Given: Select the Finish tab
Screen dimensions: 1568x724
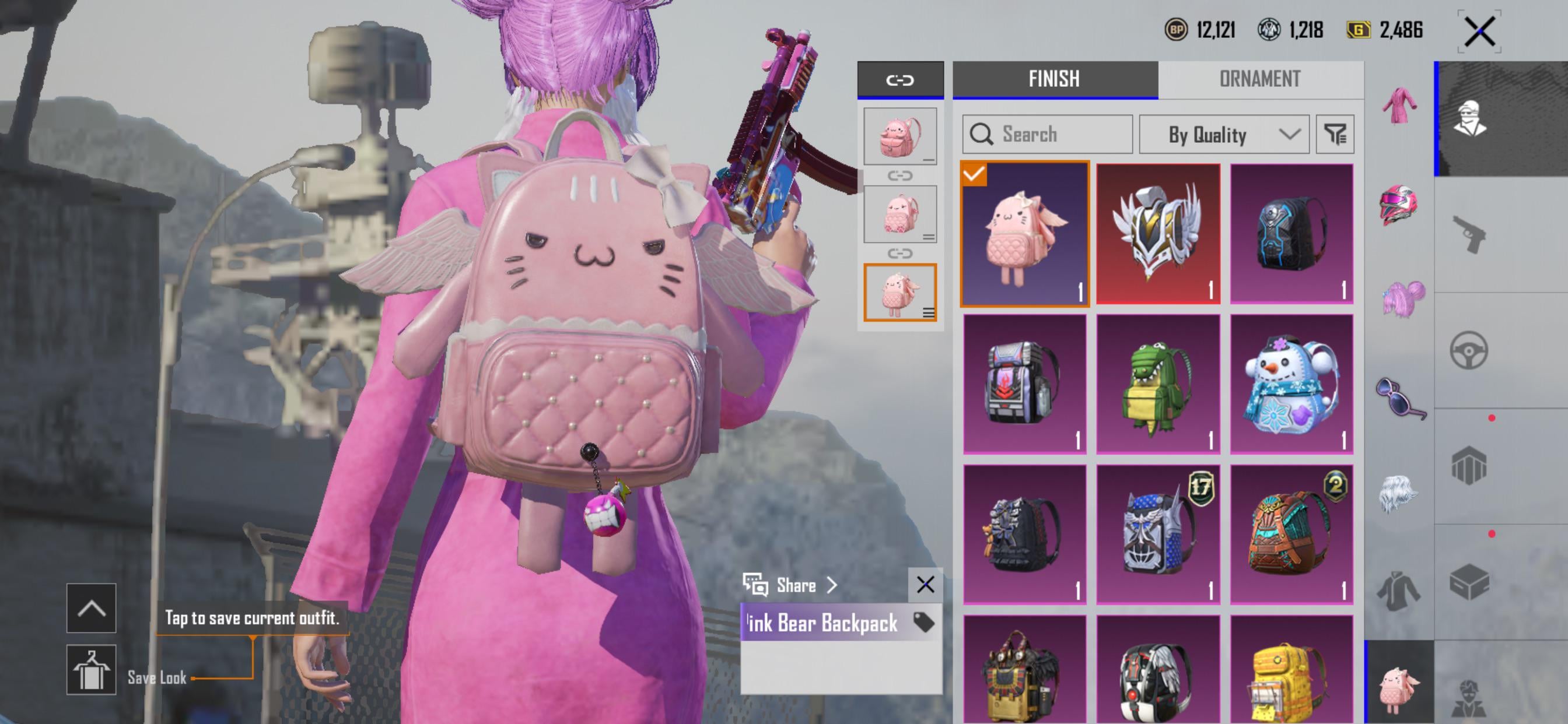Looking at the screenshot, I should click(x=1054, y=79).
